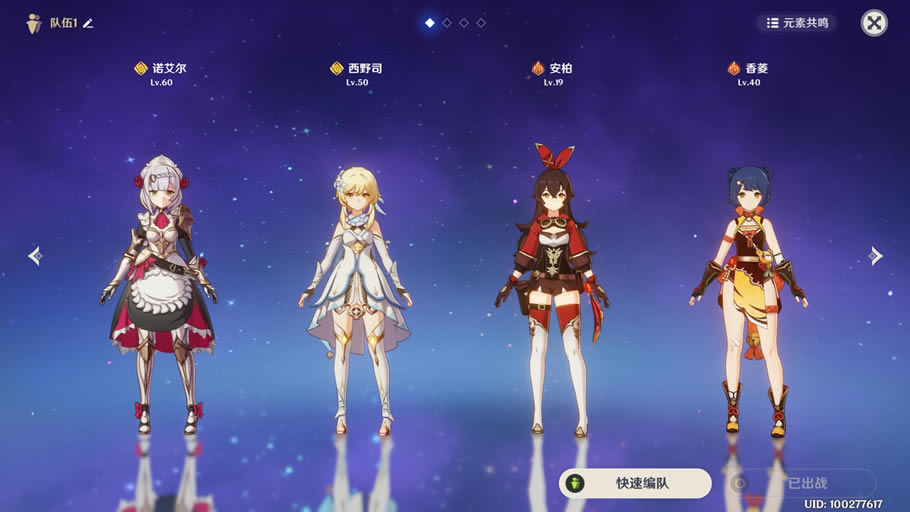Image resolution: width=910 pixels, height=512 pixels.
Task: Jump to the fourth party page dot
Action: click(x=481, y=22)
